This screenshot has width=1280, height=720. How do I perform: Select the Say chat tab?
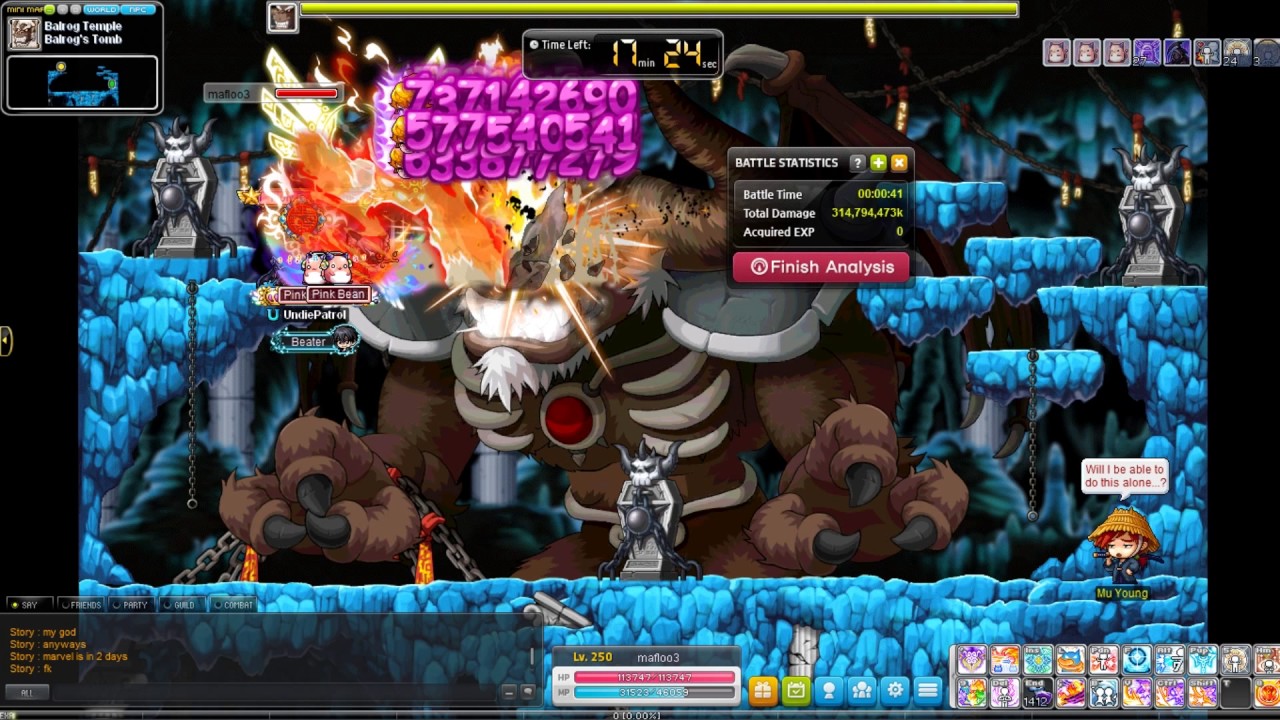[x=26, y=605]
